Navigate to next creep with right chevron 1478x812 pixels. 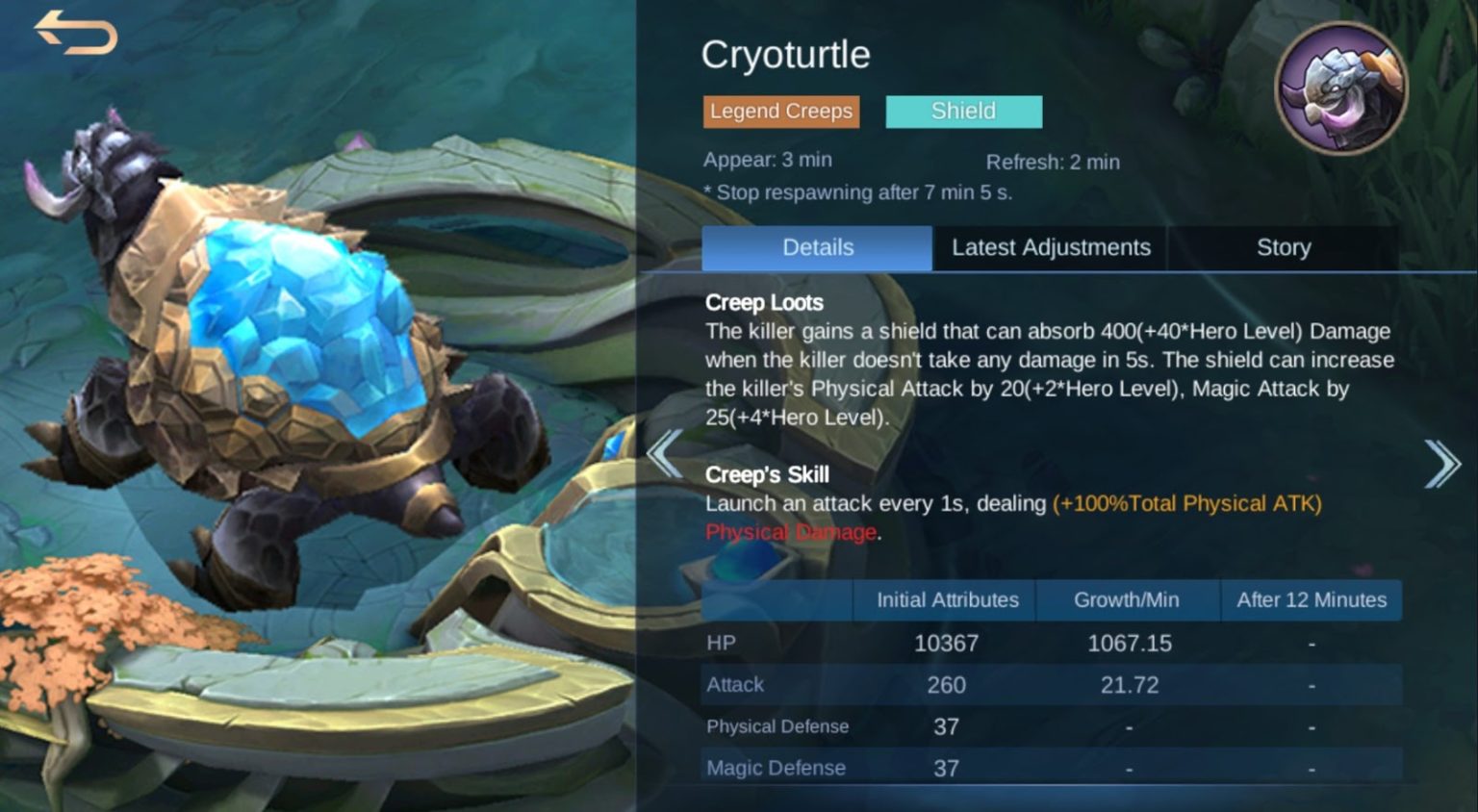tap(1443, 463)
